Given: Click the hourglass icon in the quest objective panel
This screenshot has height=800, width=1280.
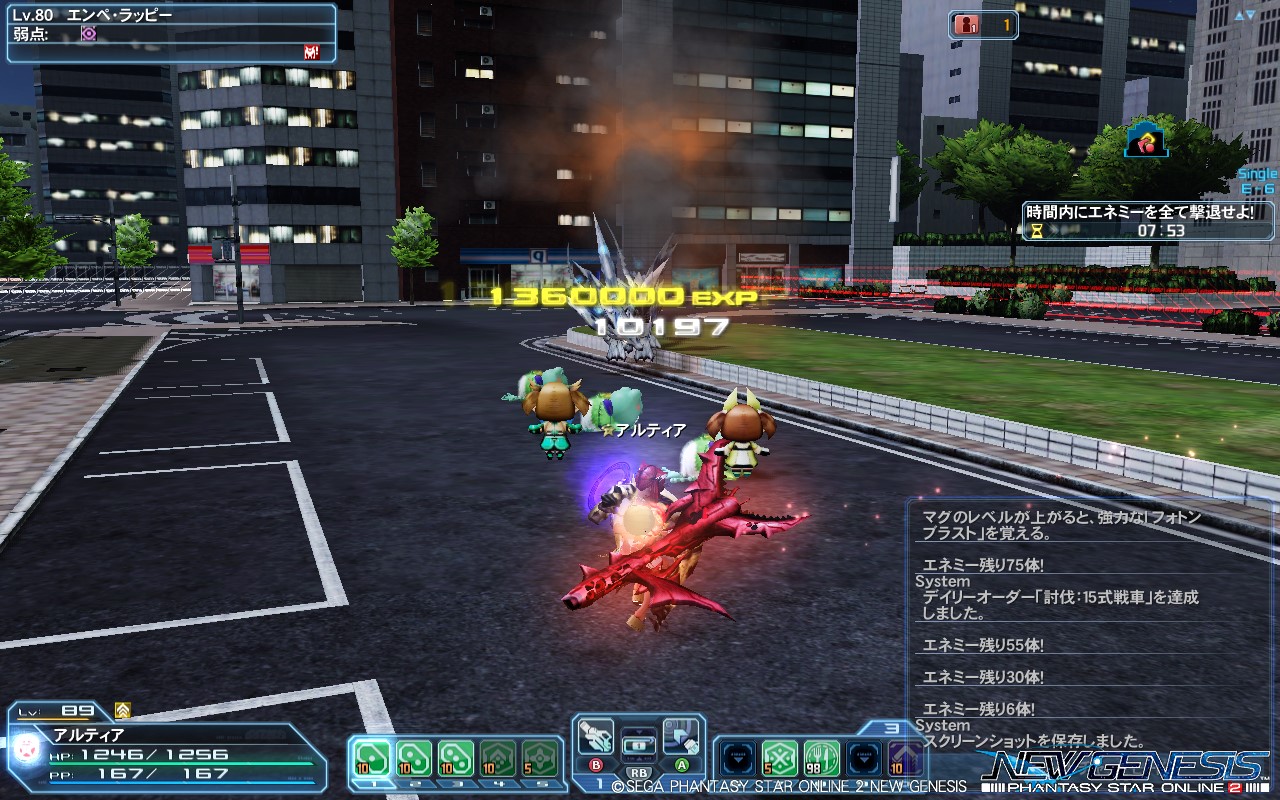Looking at the screenshot, I should pyautogui.click(x=1037, y=231).
